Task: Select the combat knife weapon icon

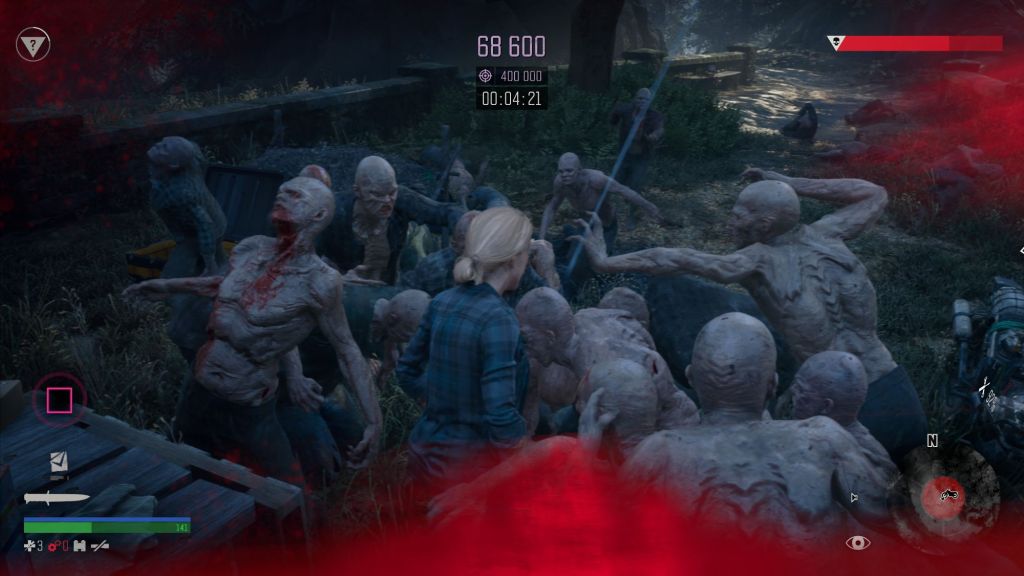Action: click(57, 498)
